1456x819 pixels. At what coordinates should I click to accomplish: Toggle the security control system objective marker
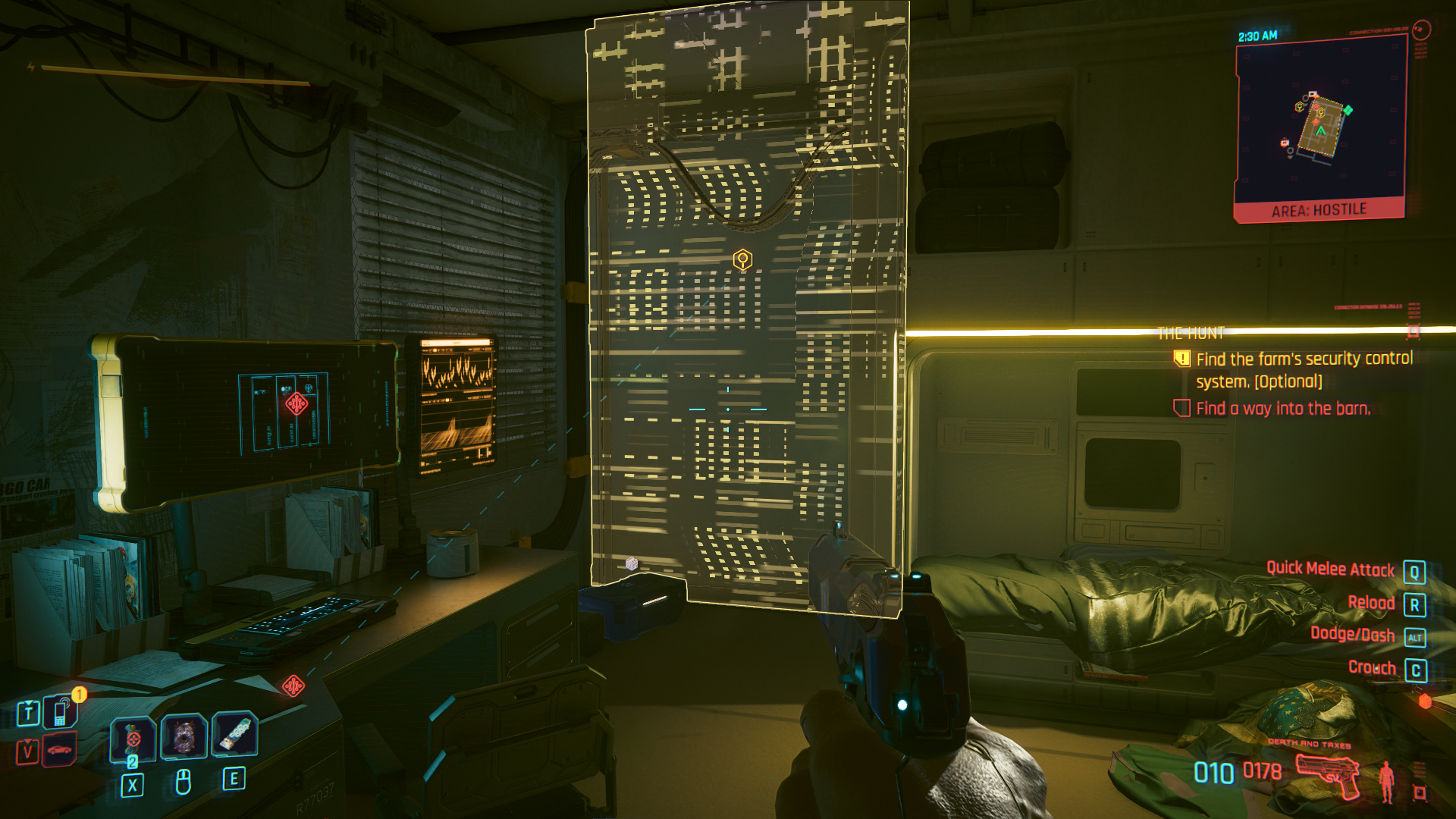coord(1181,359)
